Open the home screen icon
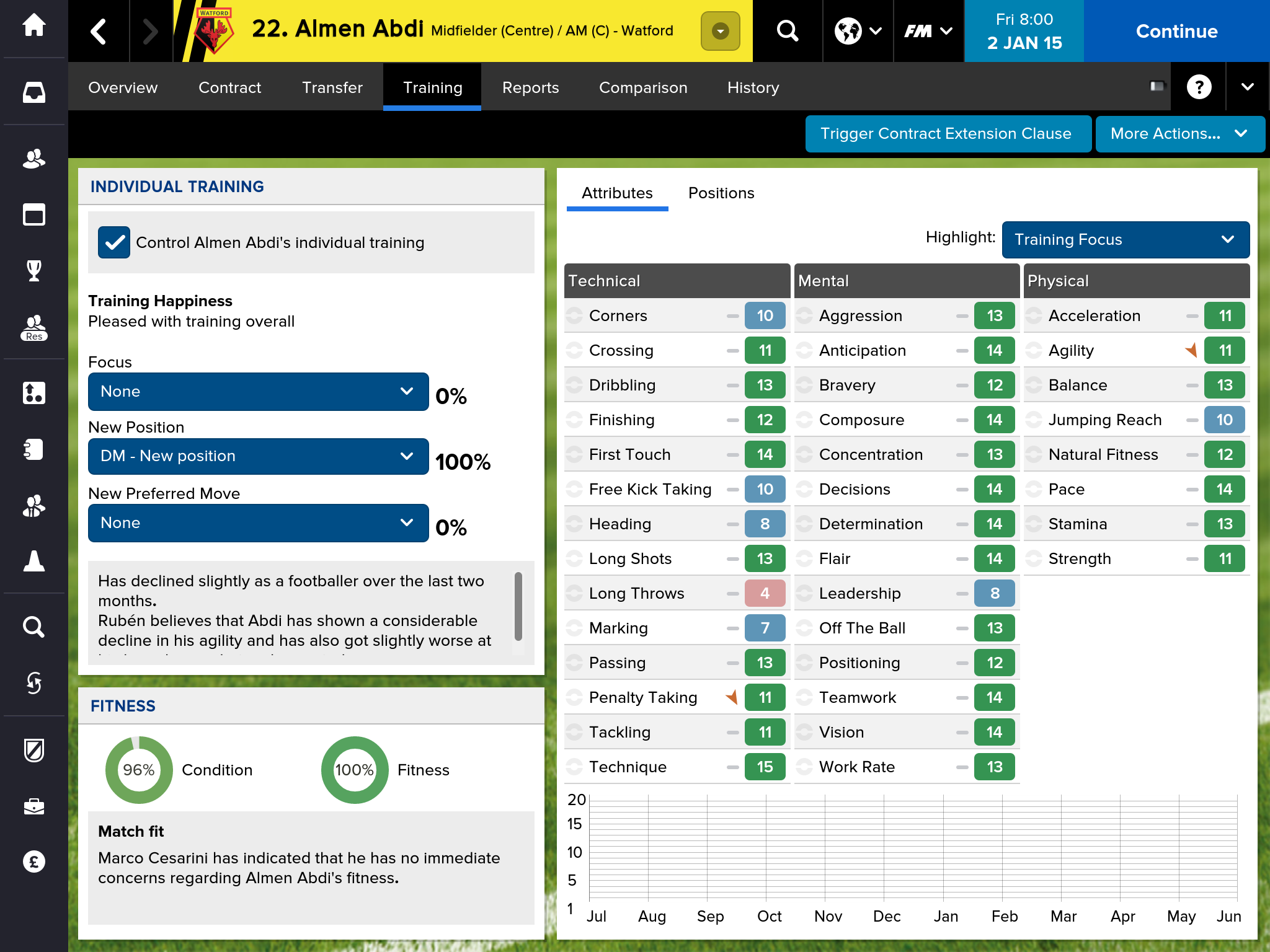The height and width of the screenshot is (952, 1270). (34, 25)
